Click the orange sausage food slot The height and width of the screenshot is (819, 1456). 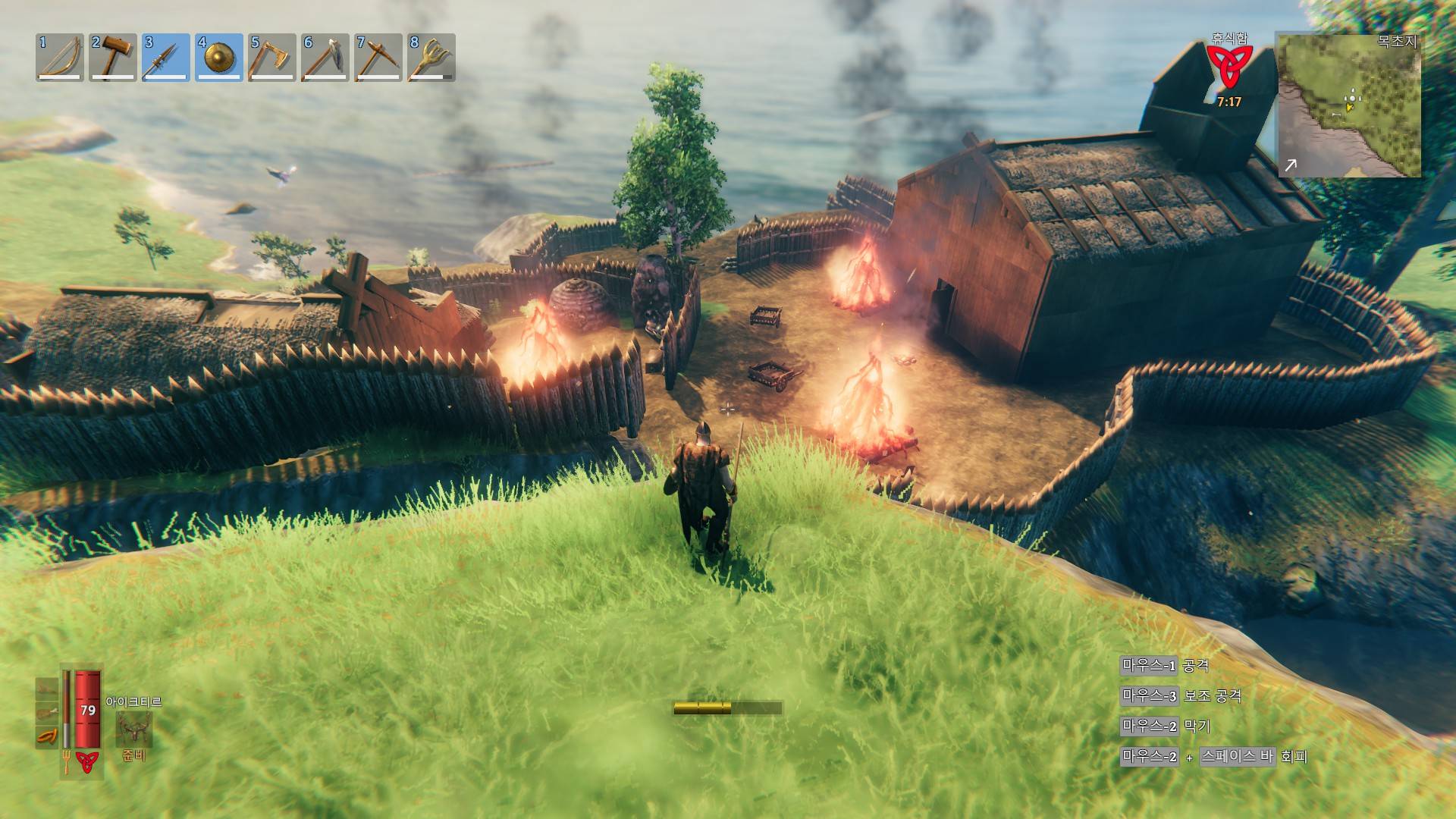[47, 736]
